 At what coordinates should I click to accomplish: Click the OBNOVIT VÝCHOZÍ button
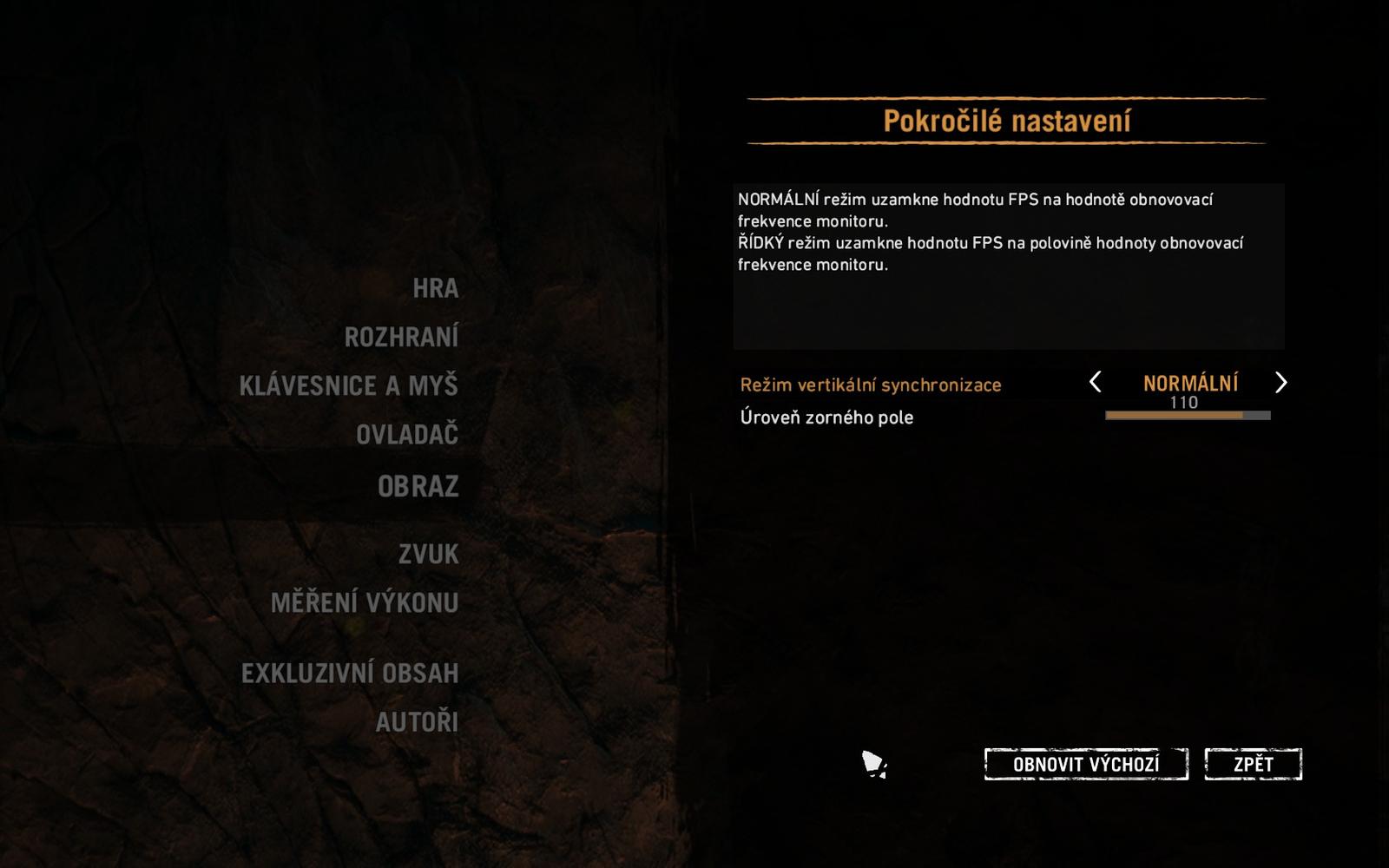1087,764
